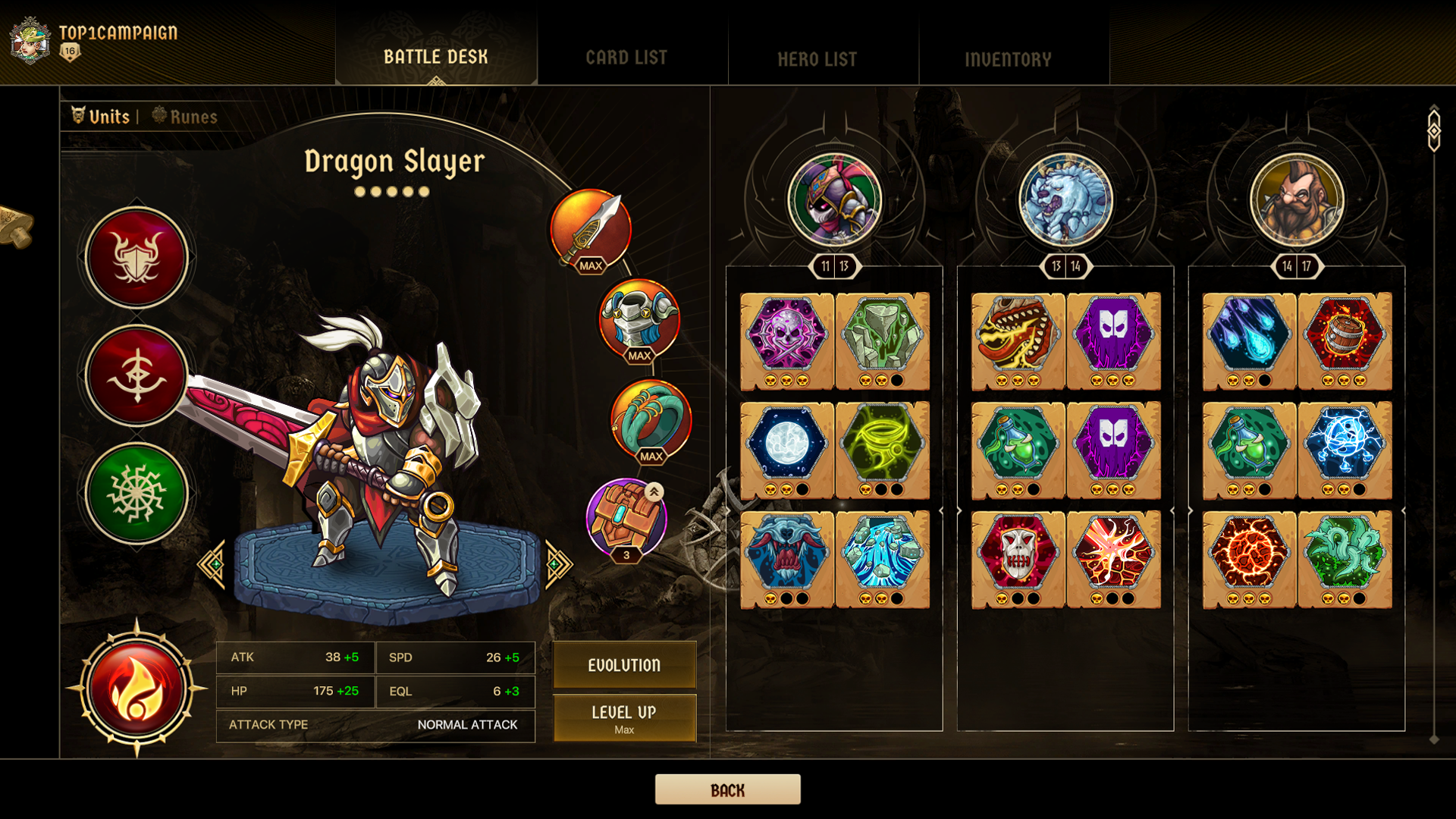Open the chest equipment slot showing 3
Image resolution: width=1456 pixels, height=819 pixels.
coord(626,516)
